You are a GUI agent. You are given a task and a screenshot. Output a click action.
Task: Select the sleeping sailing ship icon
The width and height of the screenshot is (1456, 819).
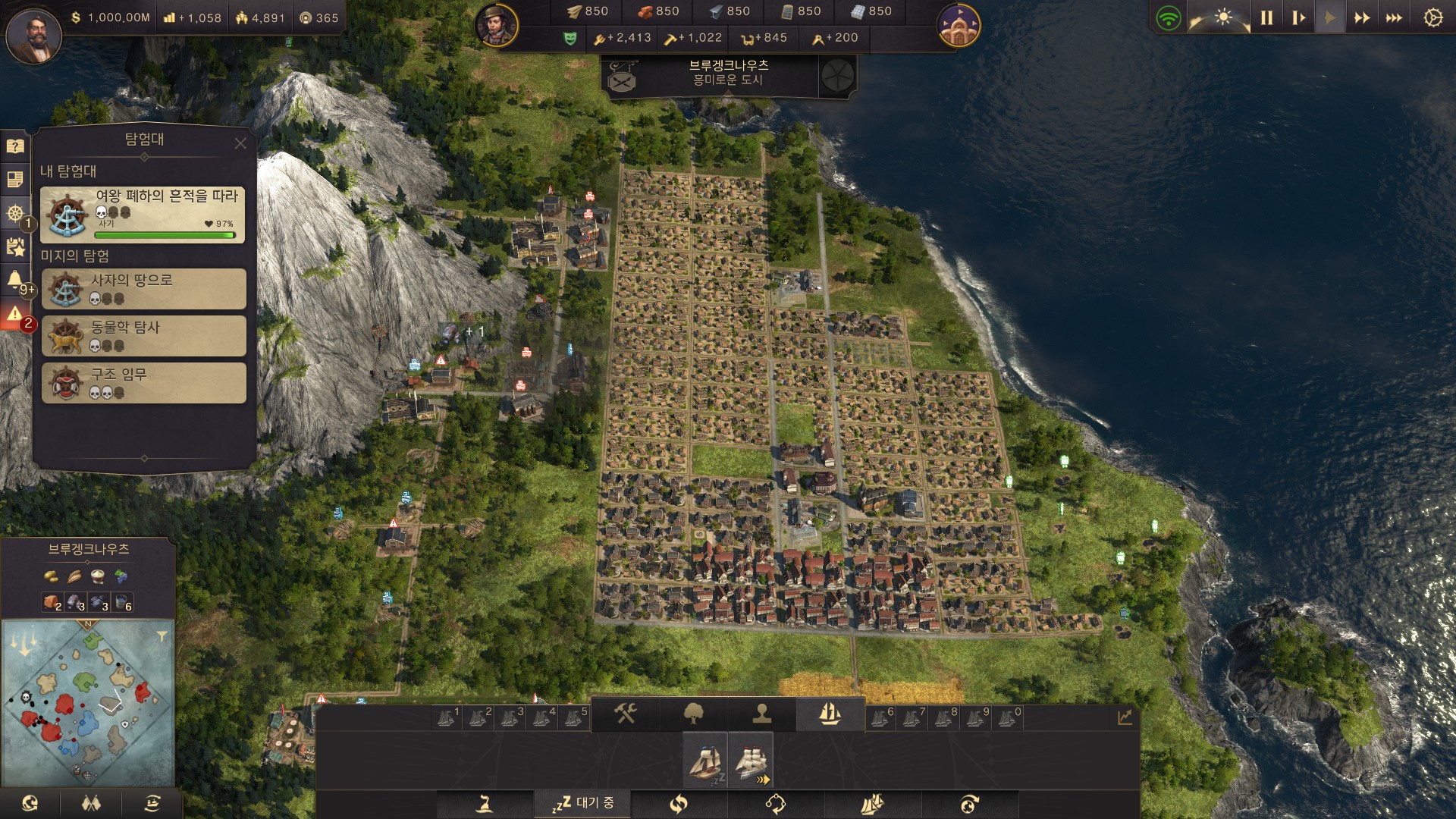click(705, 761)
